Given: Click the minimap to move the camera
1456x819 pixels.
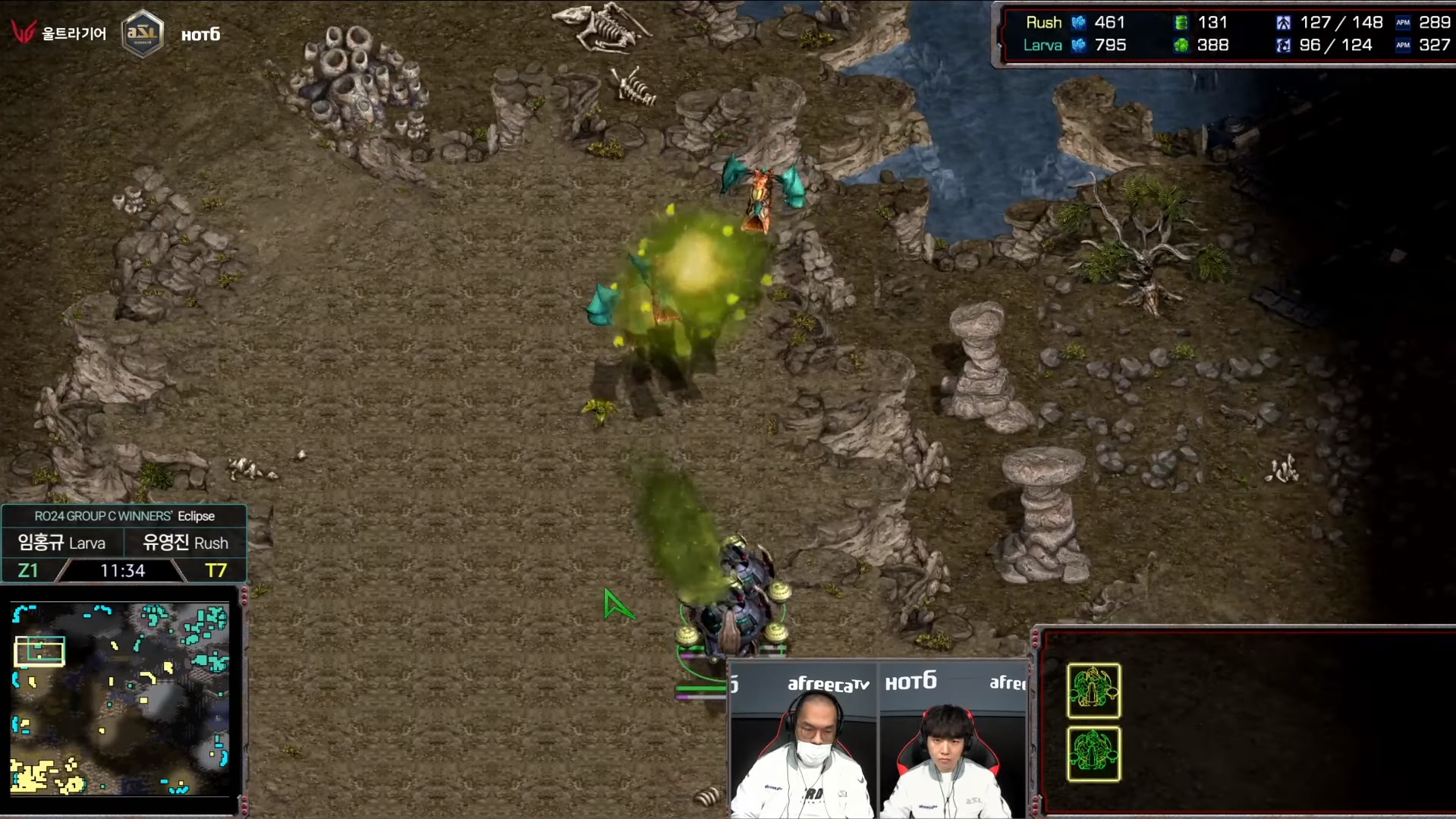Looking at the screenshot, I should click(x=120, y=698).
